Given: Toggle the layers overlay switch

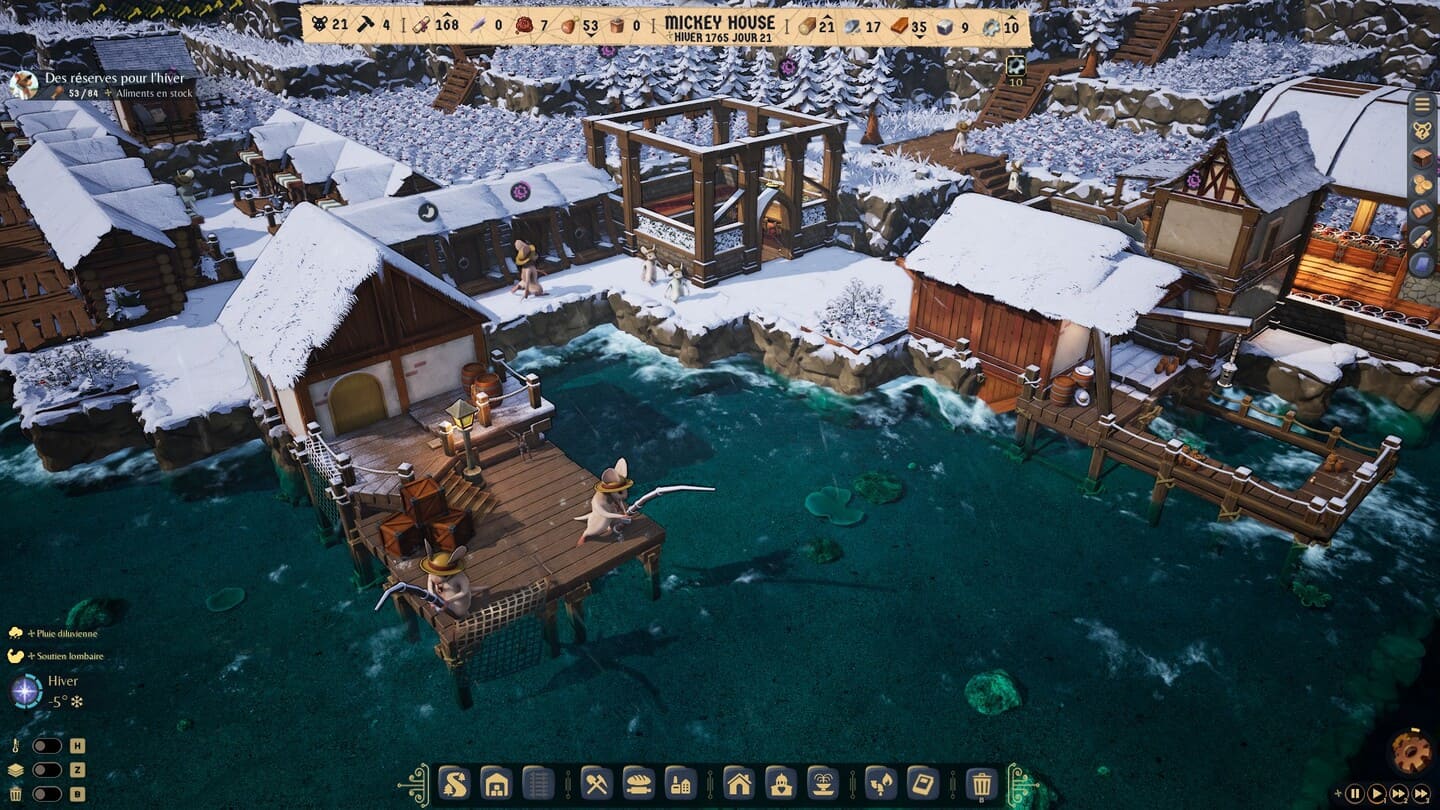Looking at the screenshot, I should [x=47, y=770].
